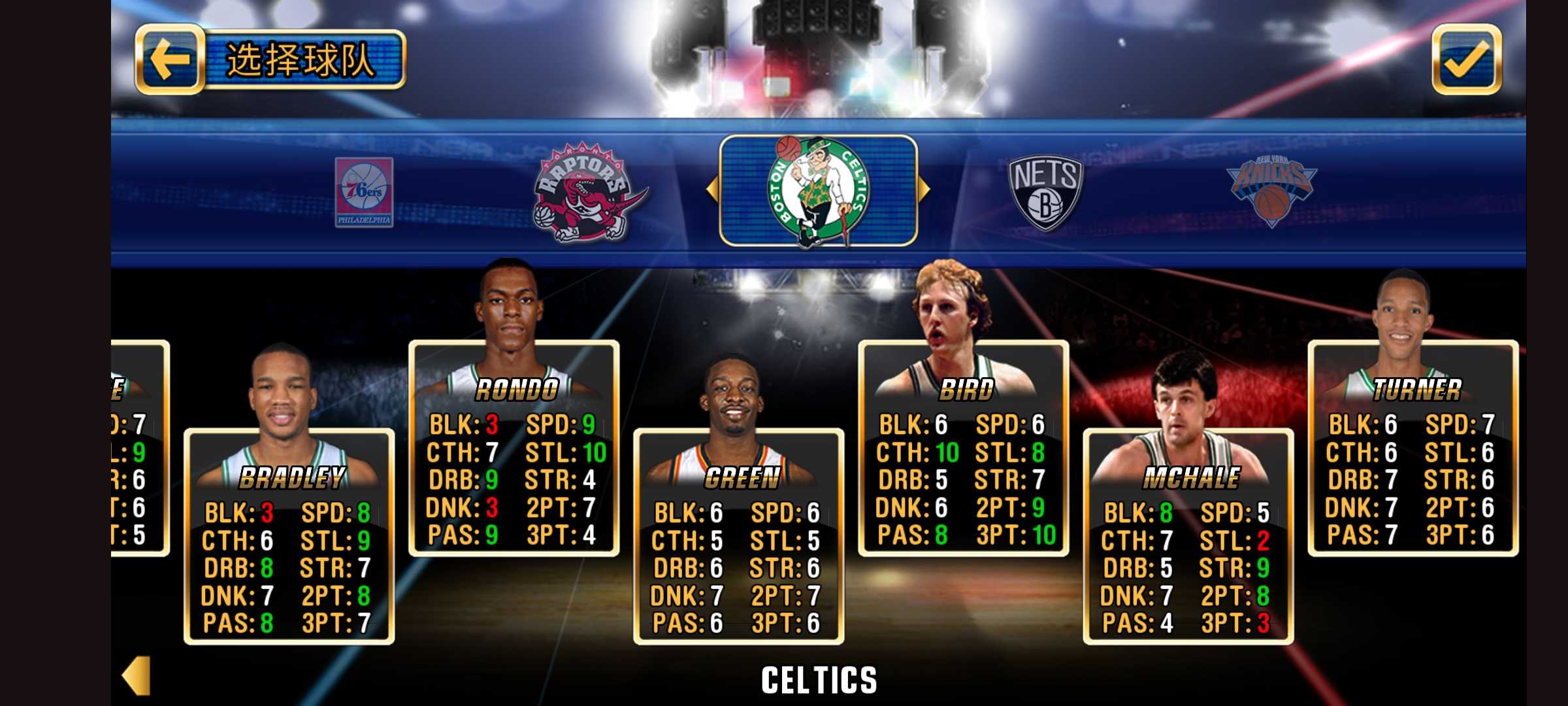This screenshot has width=1568, height=706.
Task: Choose the McHale player card
Action: tap(1188, 536)
